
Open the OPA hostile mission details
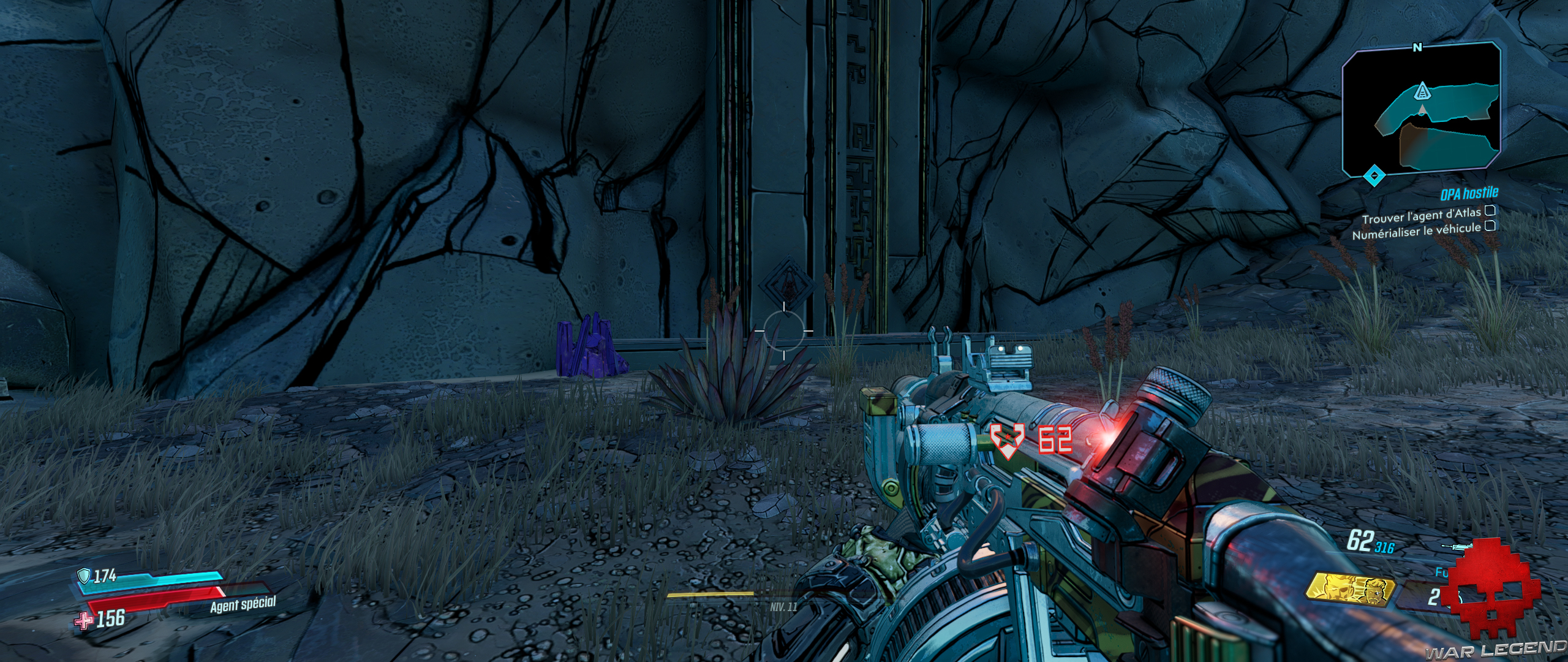[1469, 193]
